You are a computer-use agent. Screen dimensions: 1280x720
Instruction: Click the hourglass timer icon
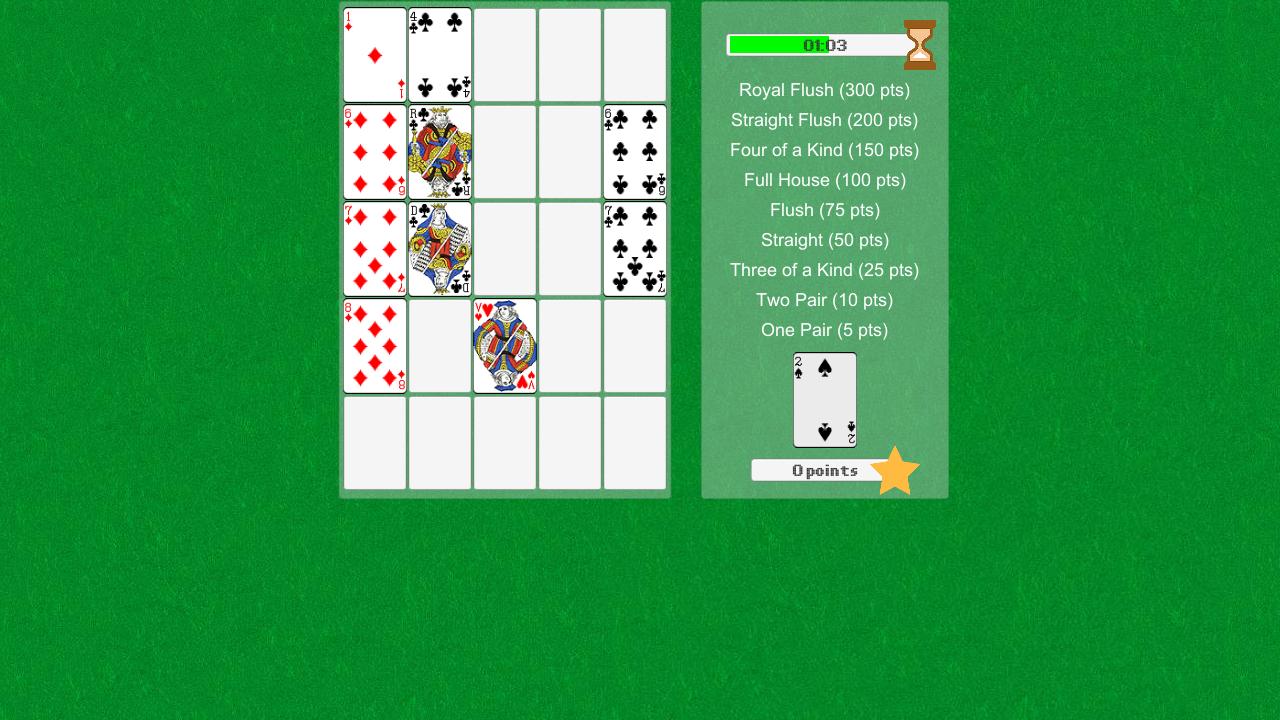[x=919, y=44]
